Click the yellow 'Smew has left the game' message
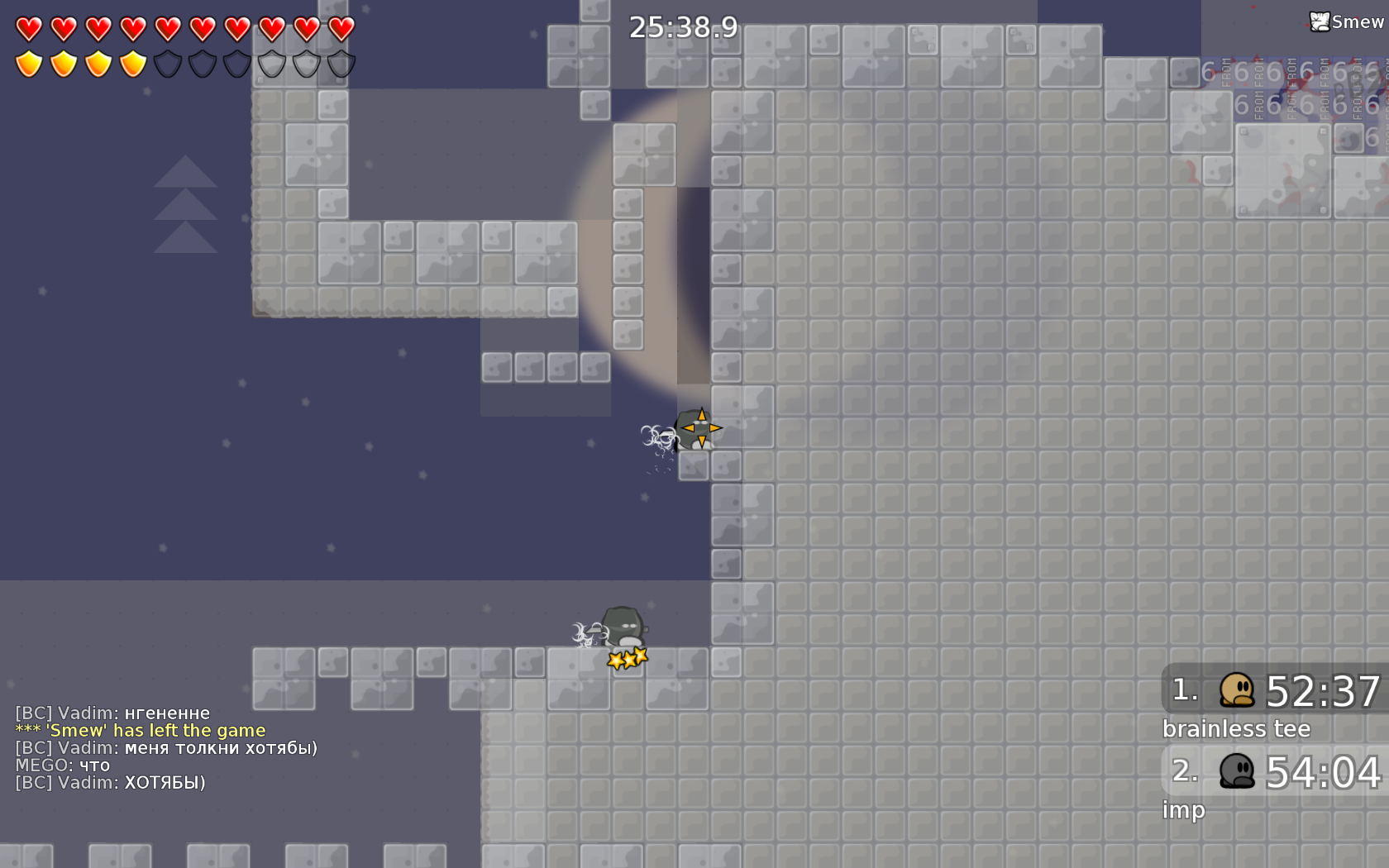1389x868 pixels. (141, 730)
